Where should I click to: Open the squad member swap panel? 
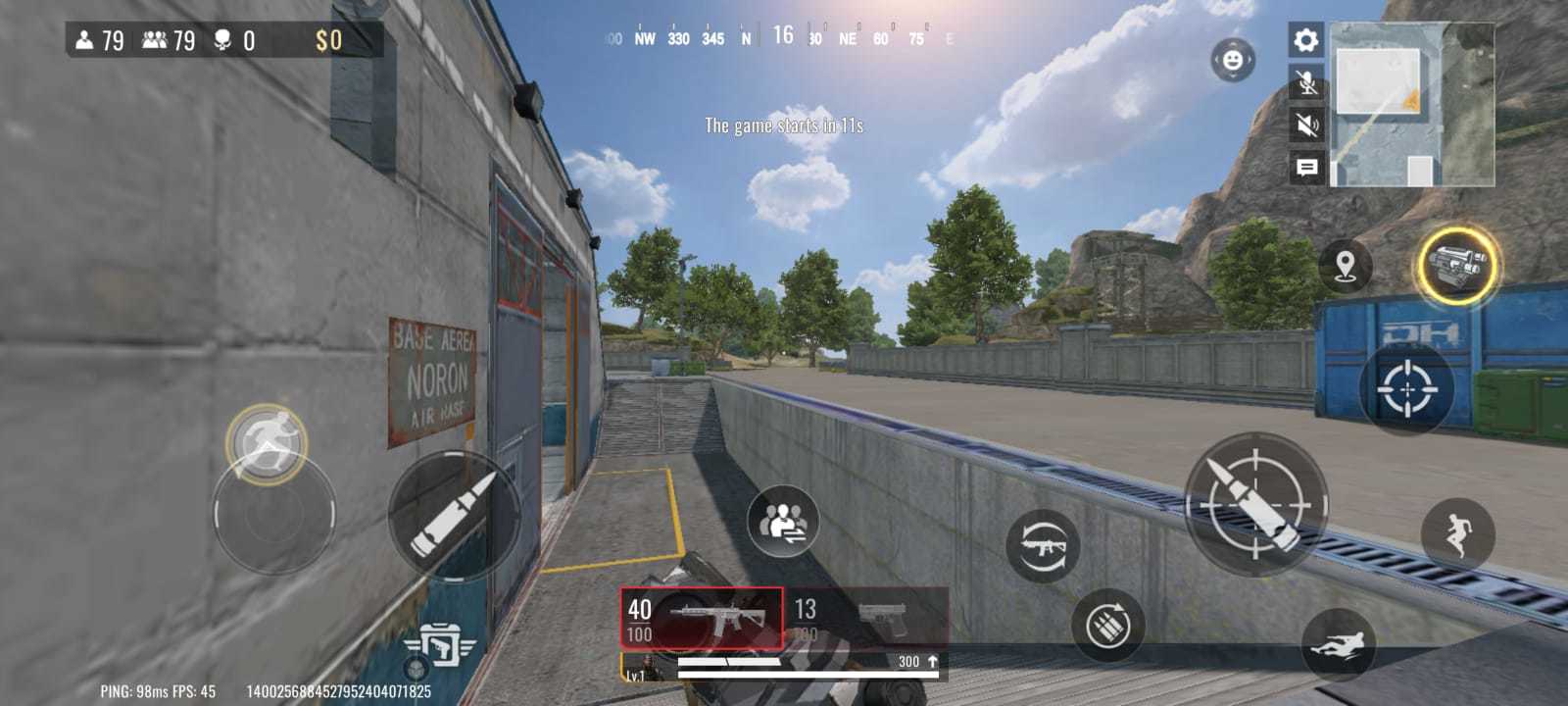(784, 522)
